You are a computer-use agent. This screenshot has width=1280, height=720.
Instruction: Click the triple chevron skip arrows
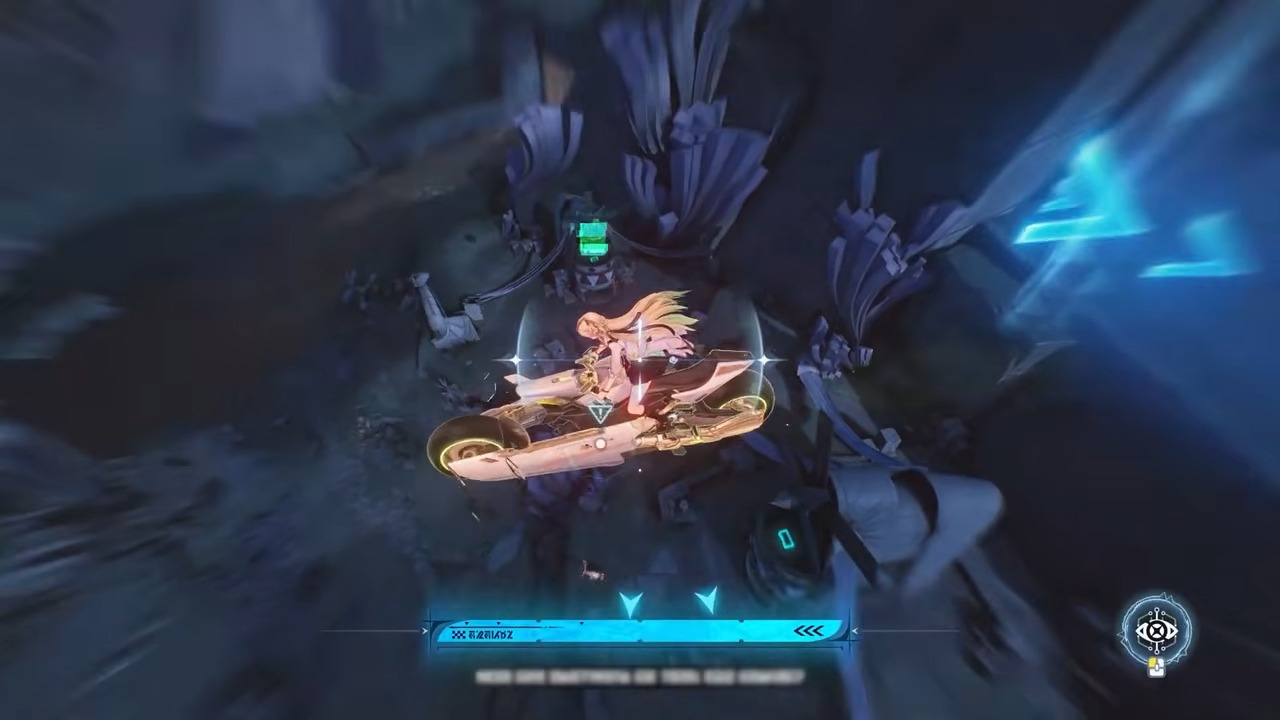click(x=810, y=629)
